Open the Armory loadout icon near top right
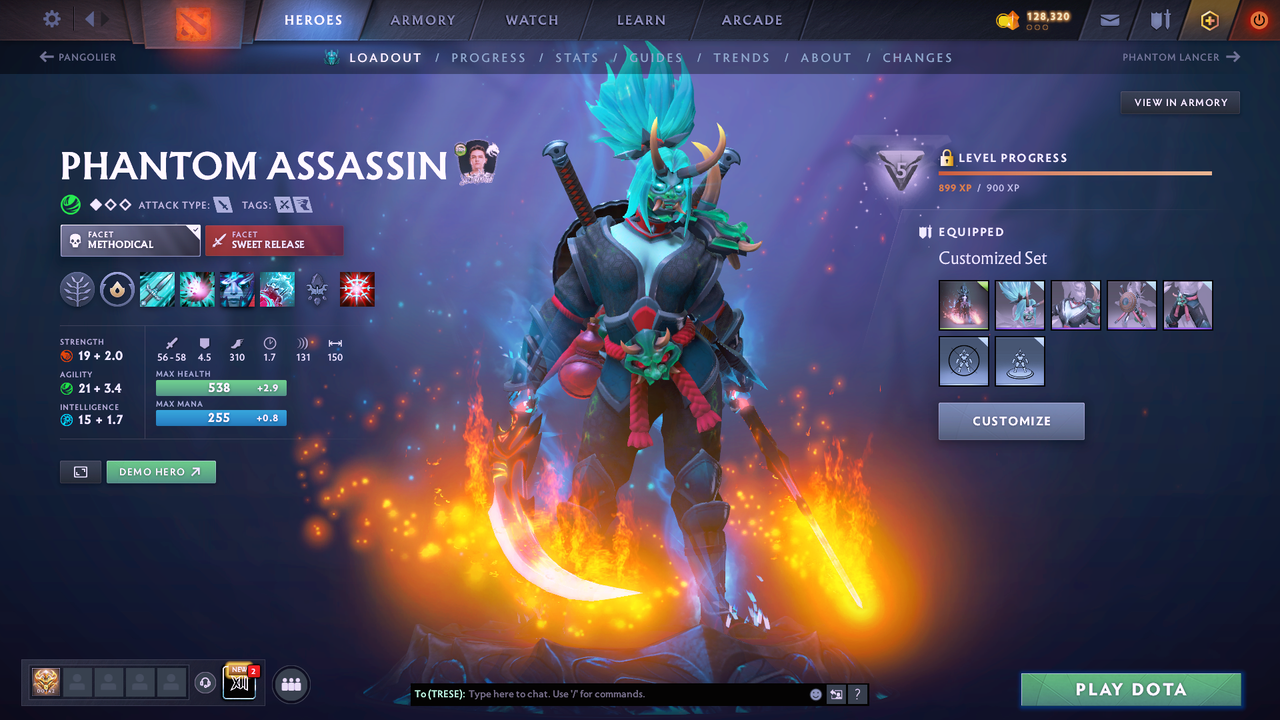The width and height of the screenshot is (1280, 720). 1159,19
